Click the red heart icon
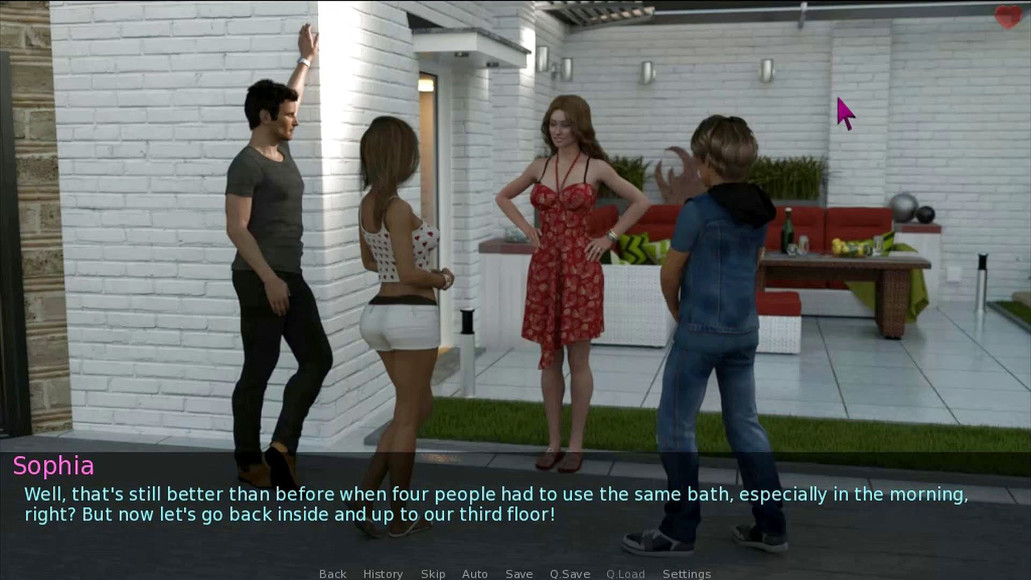 (x=1008, y=17)
